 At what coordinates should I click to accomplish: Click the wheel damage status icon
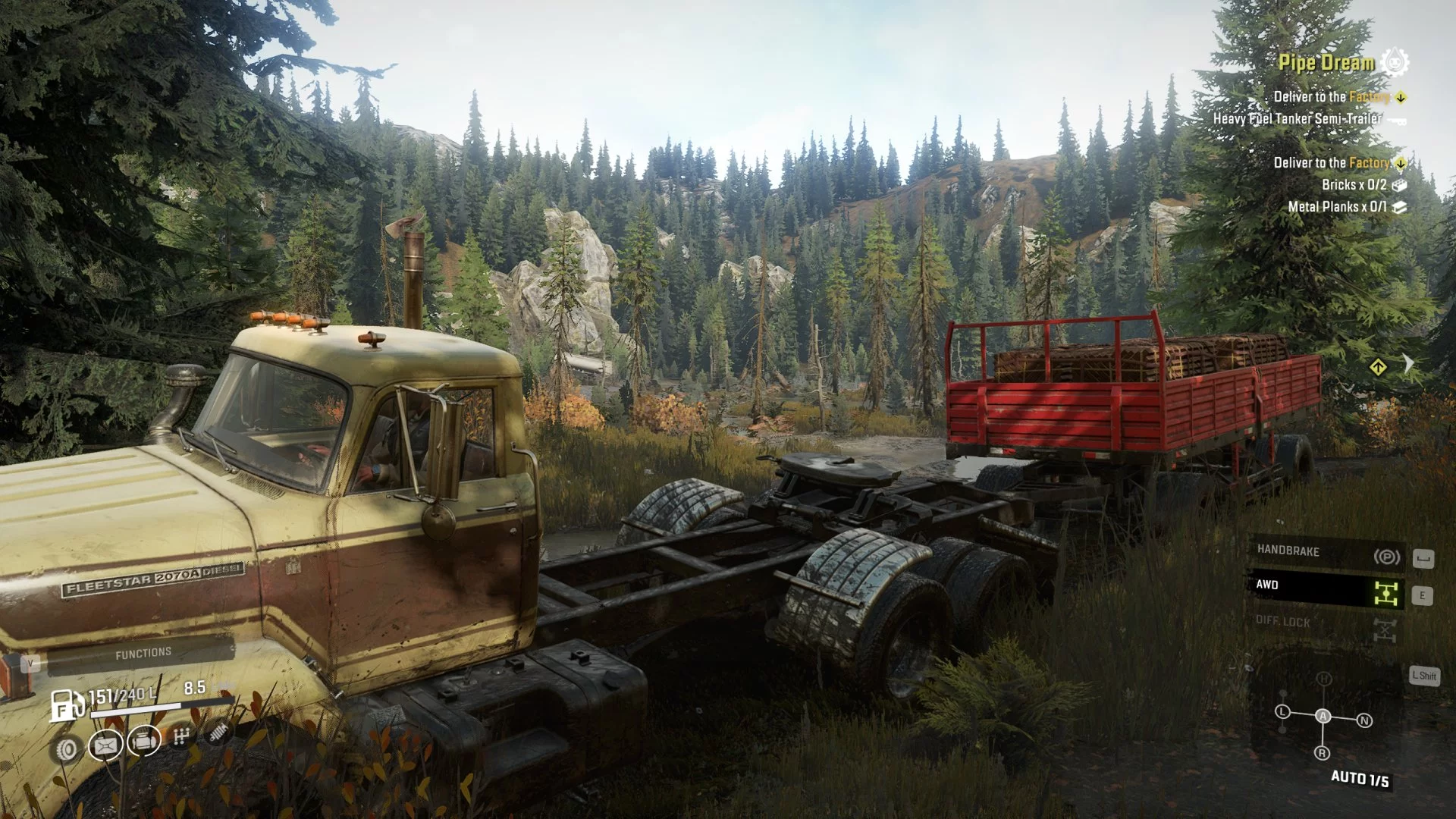click(67, 749)
